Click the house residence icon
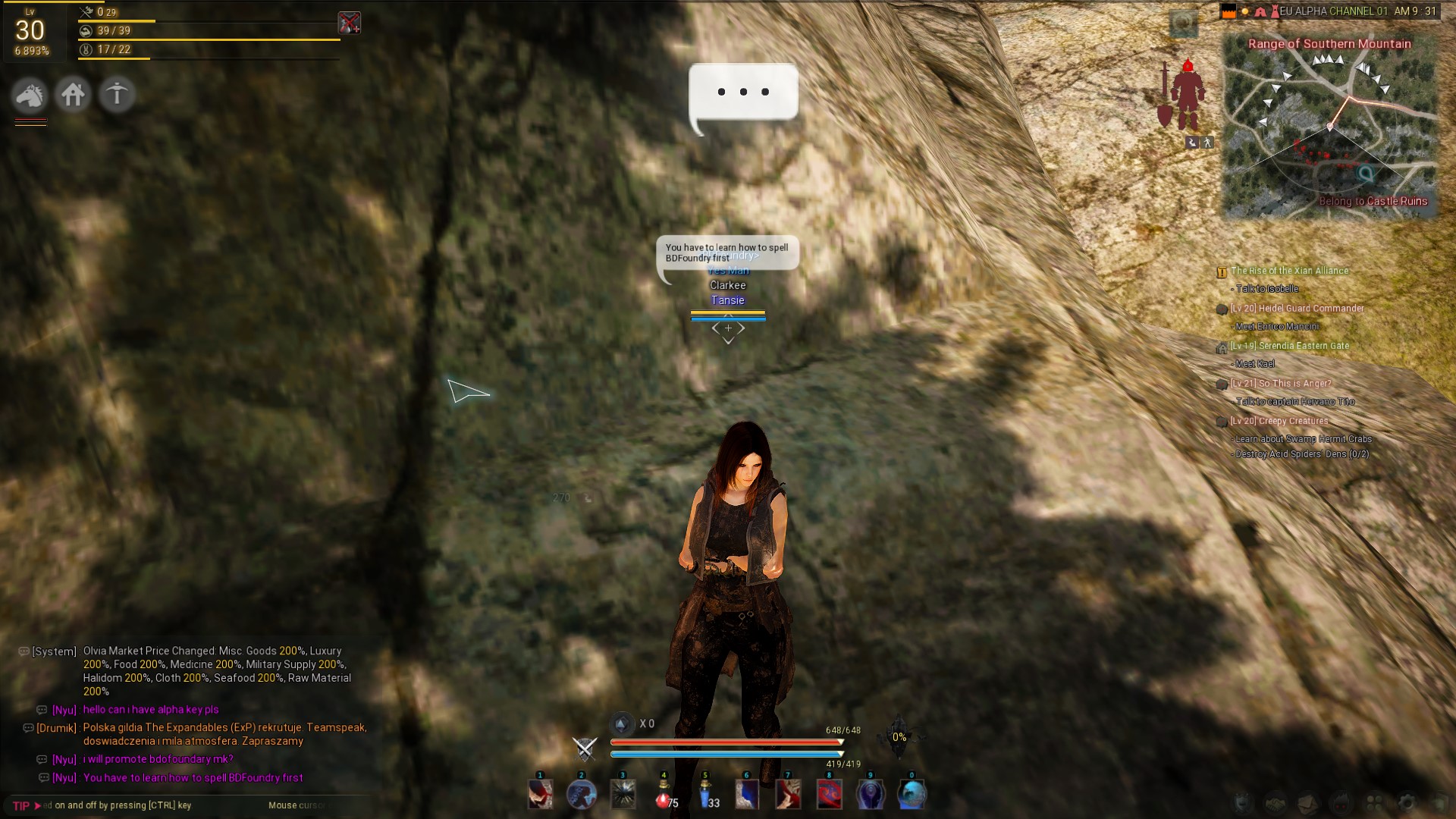Screen dimensions: 1456x819 pyautogui.click(x=74, y=95)
